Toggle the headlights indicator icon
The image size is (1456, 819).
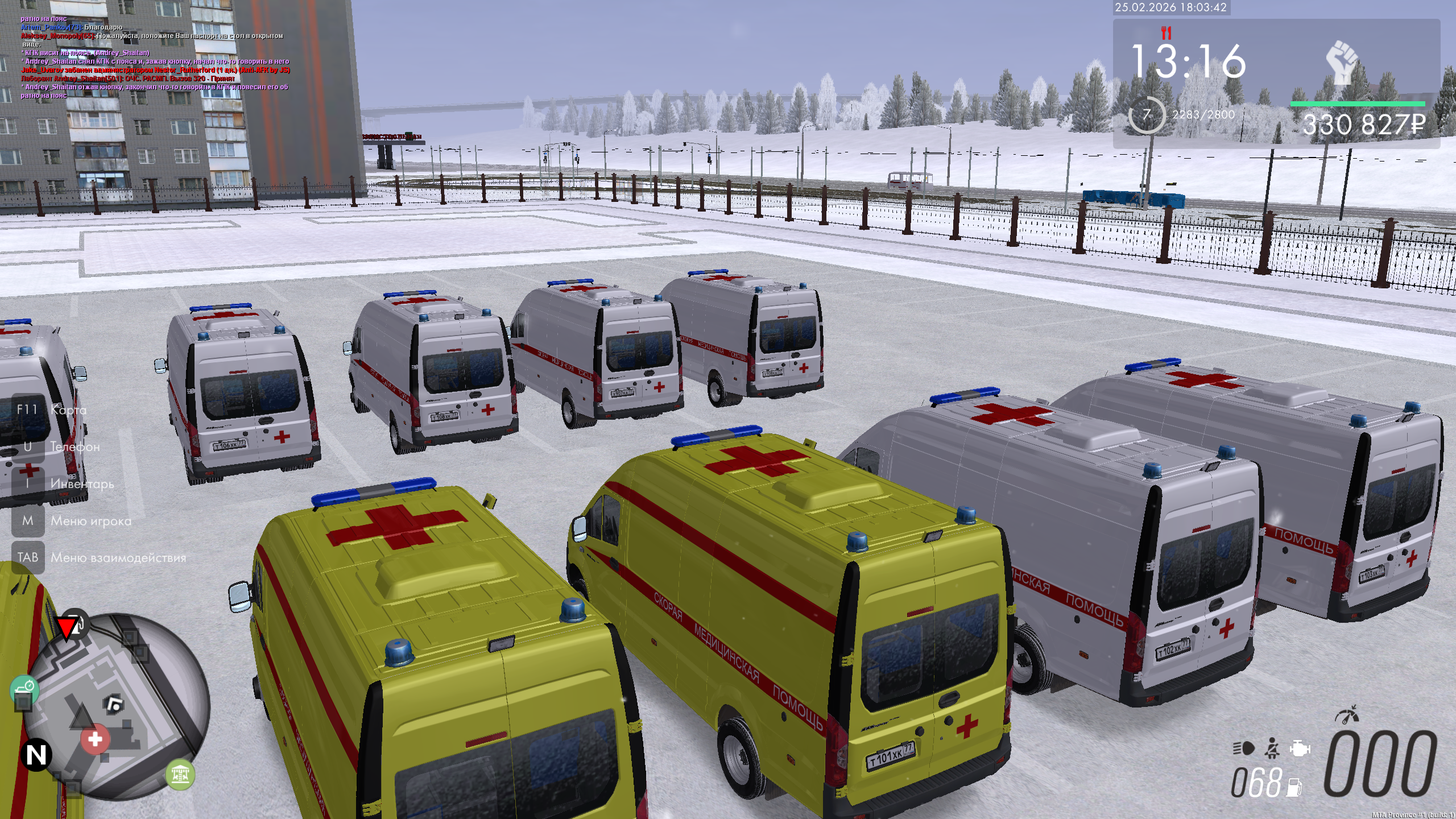tap(1243, 748)
